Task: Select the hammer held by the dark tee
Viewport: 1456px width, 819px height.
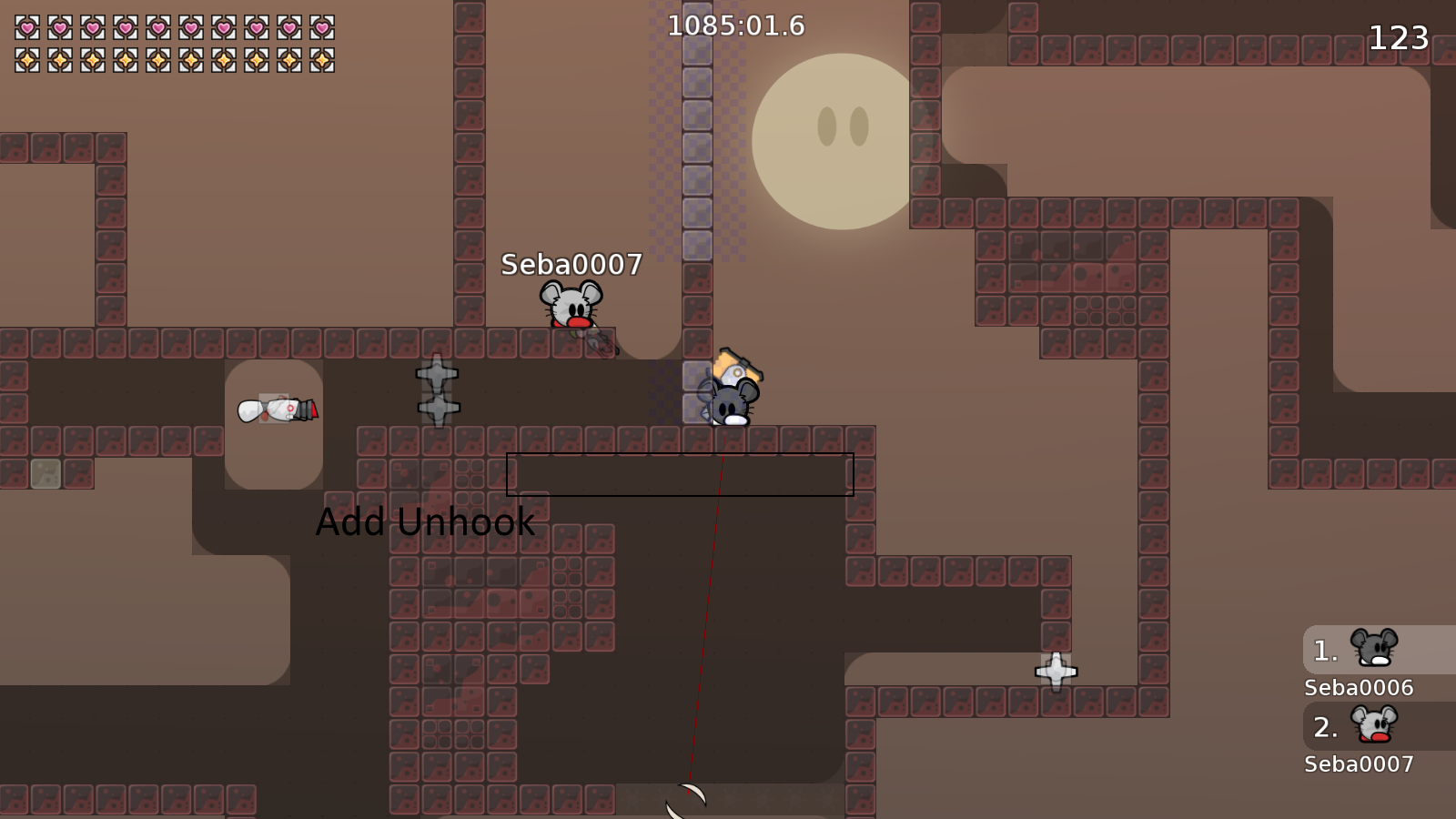Action: point(737,366)
